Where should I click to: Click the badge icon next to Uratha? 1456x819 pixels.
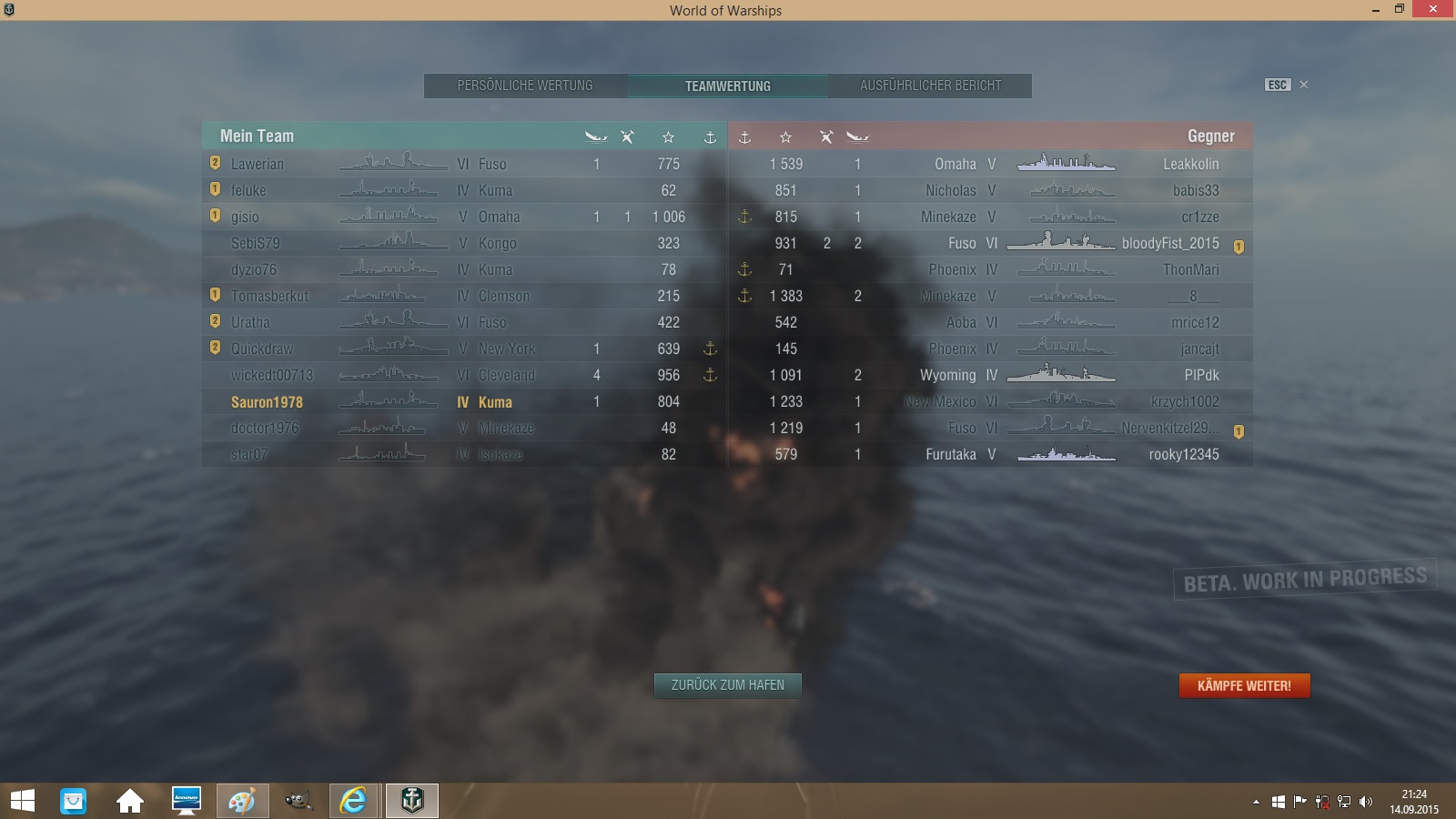click(x=213, y=322)
